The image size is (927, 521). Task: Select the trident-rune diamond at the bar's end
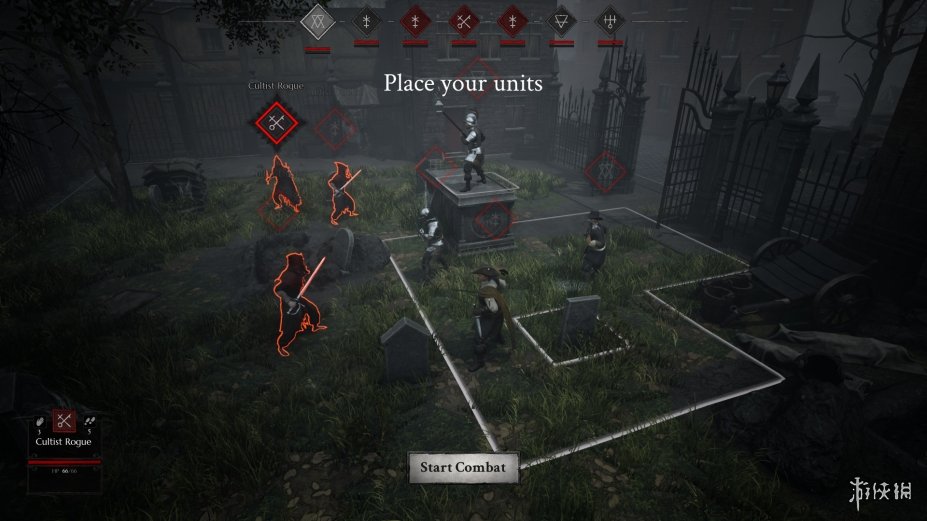coord(609,20)
